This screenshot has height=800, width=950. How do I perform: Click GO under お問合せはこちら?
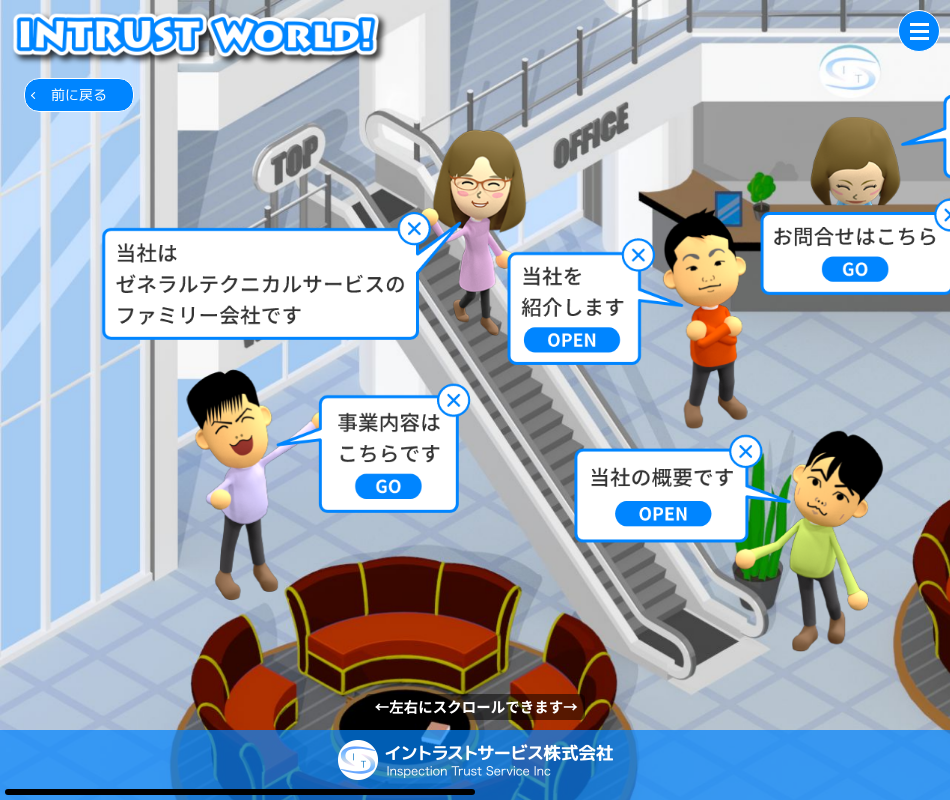pyautogui.click(x=855, y=270)
